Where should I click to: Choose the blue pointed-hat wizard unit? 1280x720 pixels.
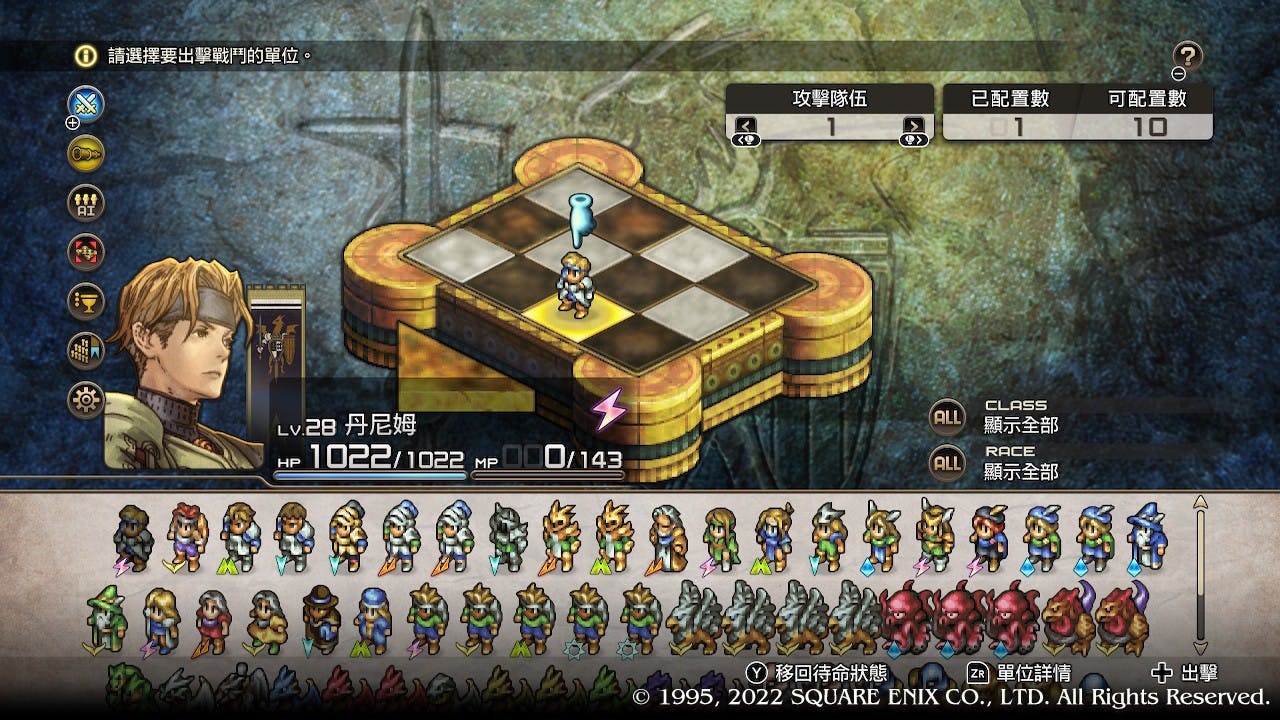[1145, 535]
